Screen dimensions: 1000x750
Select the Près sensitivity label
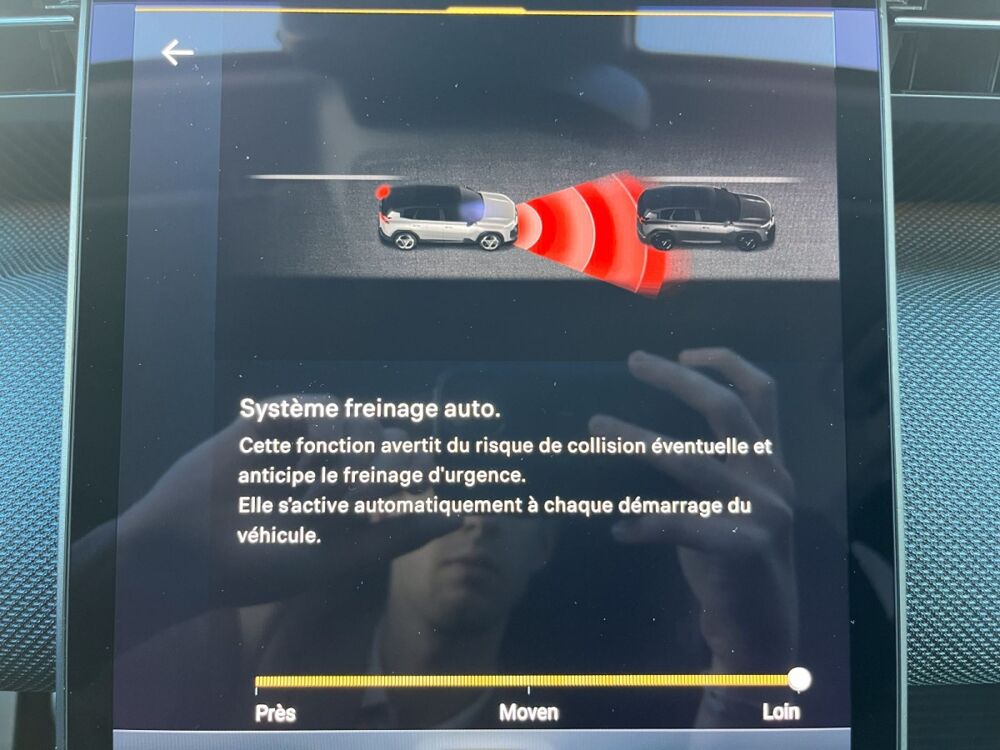(275, 713)
